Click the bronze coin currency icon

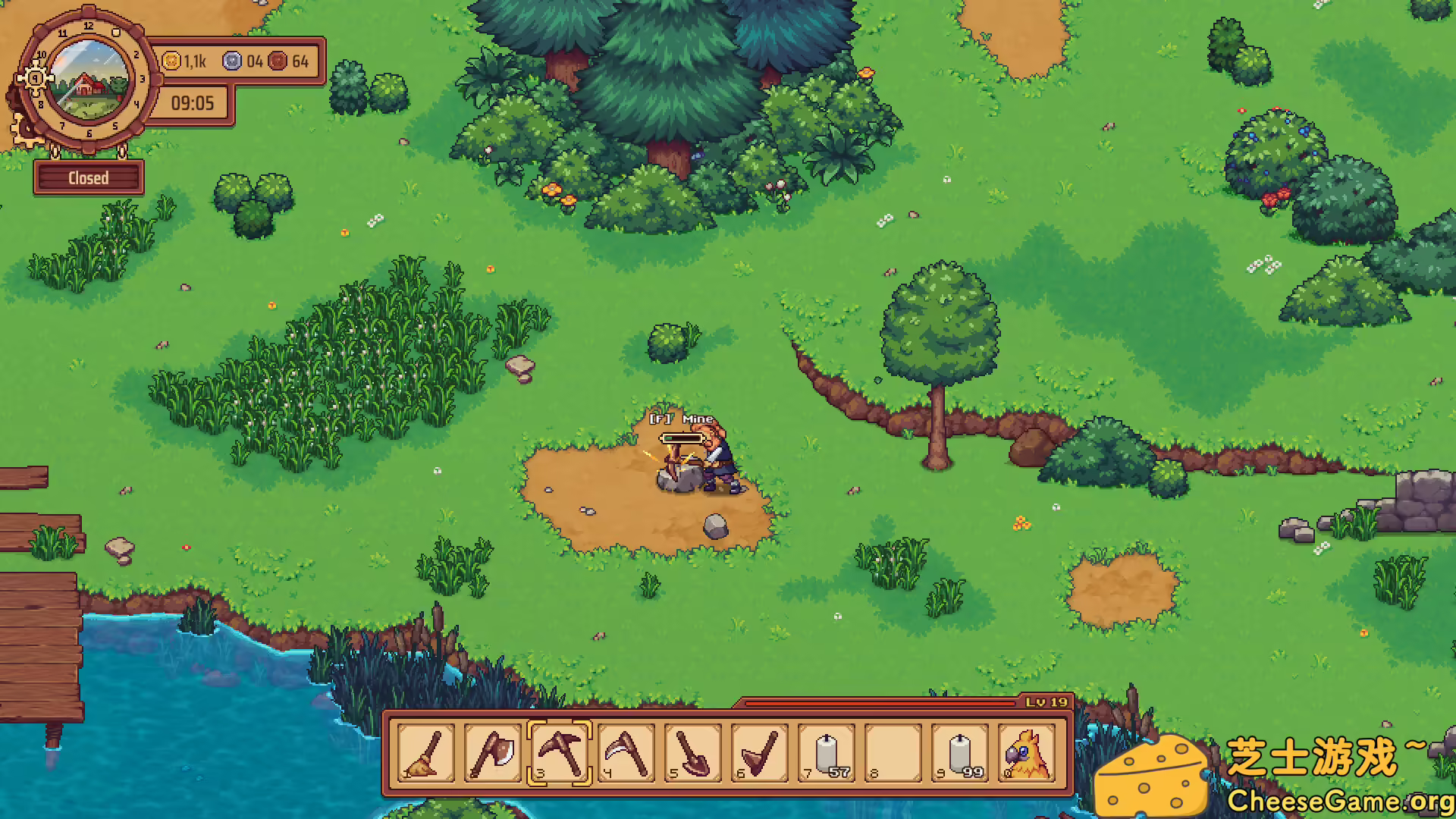pyautogui.click(x=278, y=63)
